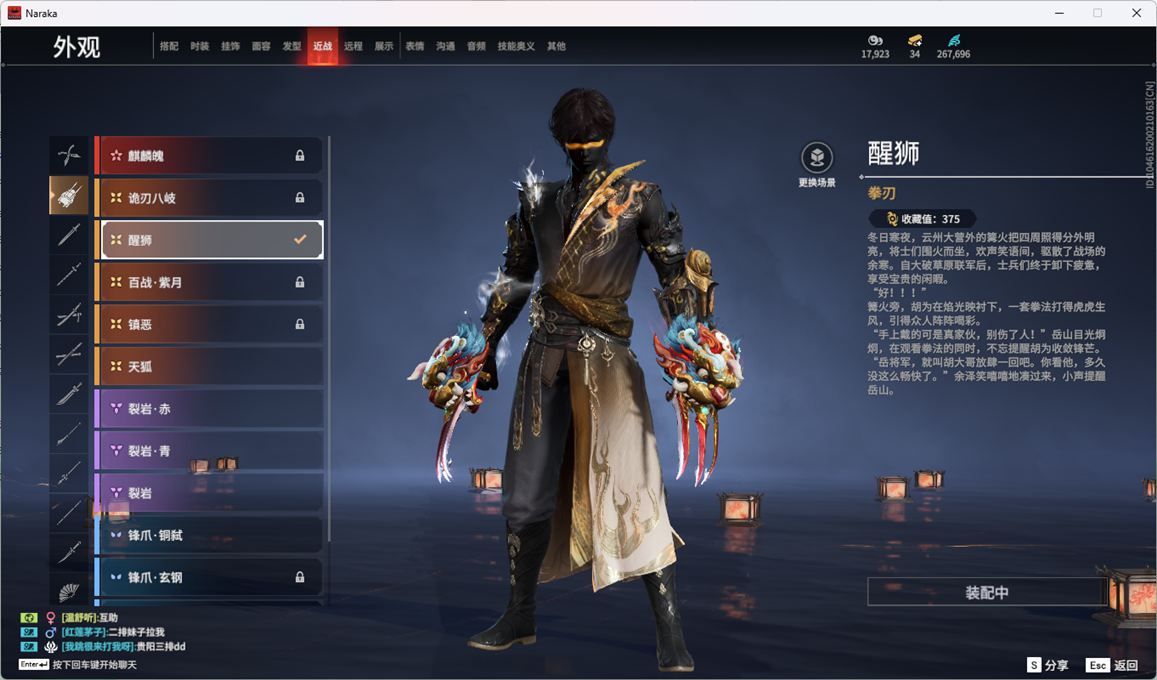Pick the 镇恶 skin from the list

(208, 325)
